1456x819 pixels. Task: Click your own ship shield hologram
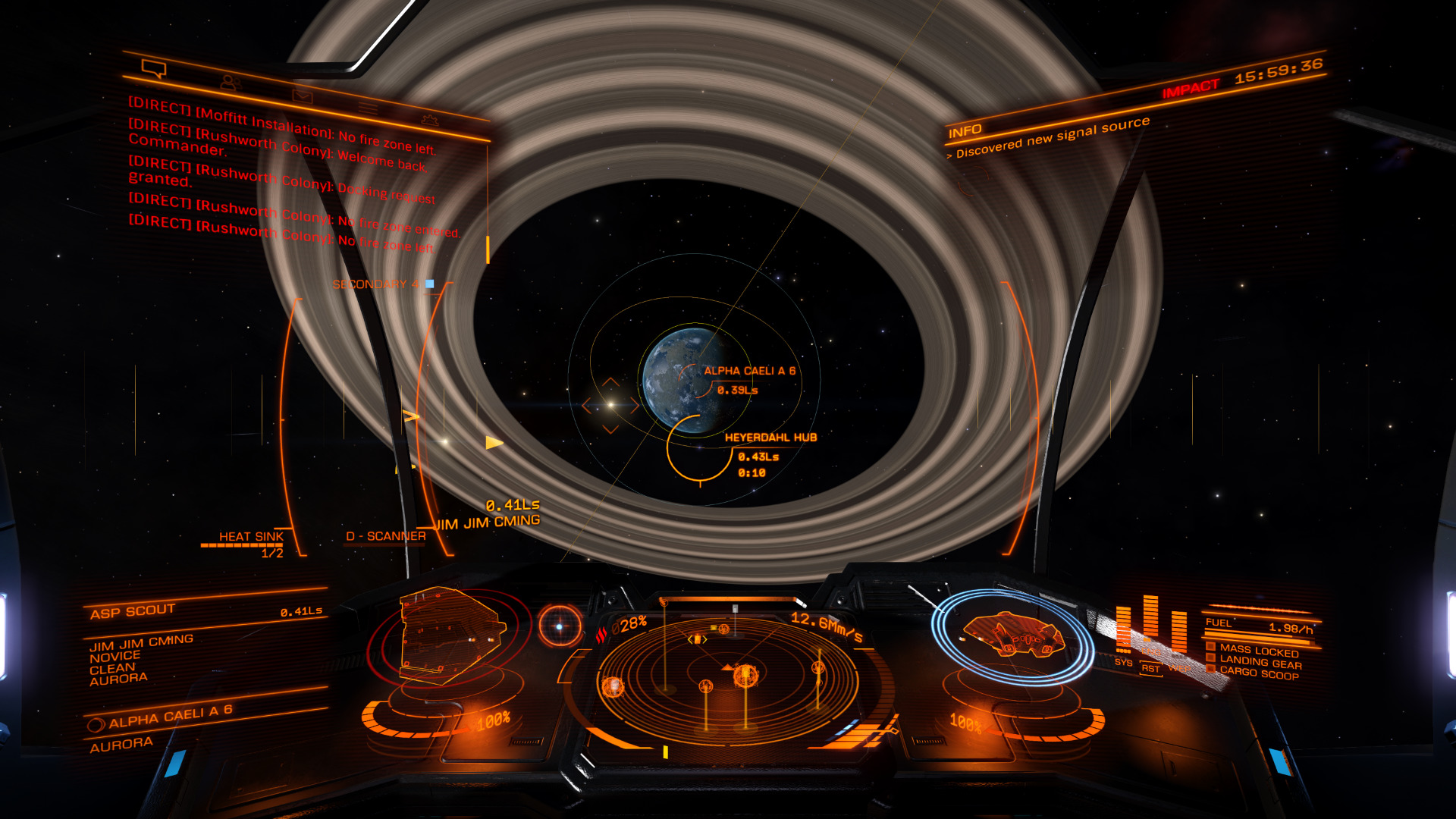[1013, 635]
